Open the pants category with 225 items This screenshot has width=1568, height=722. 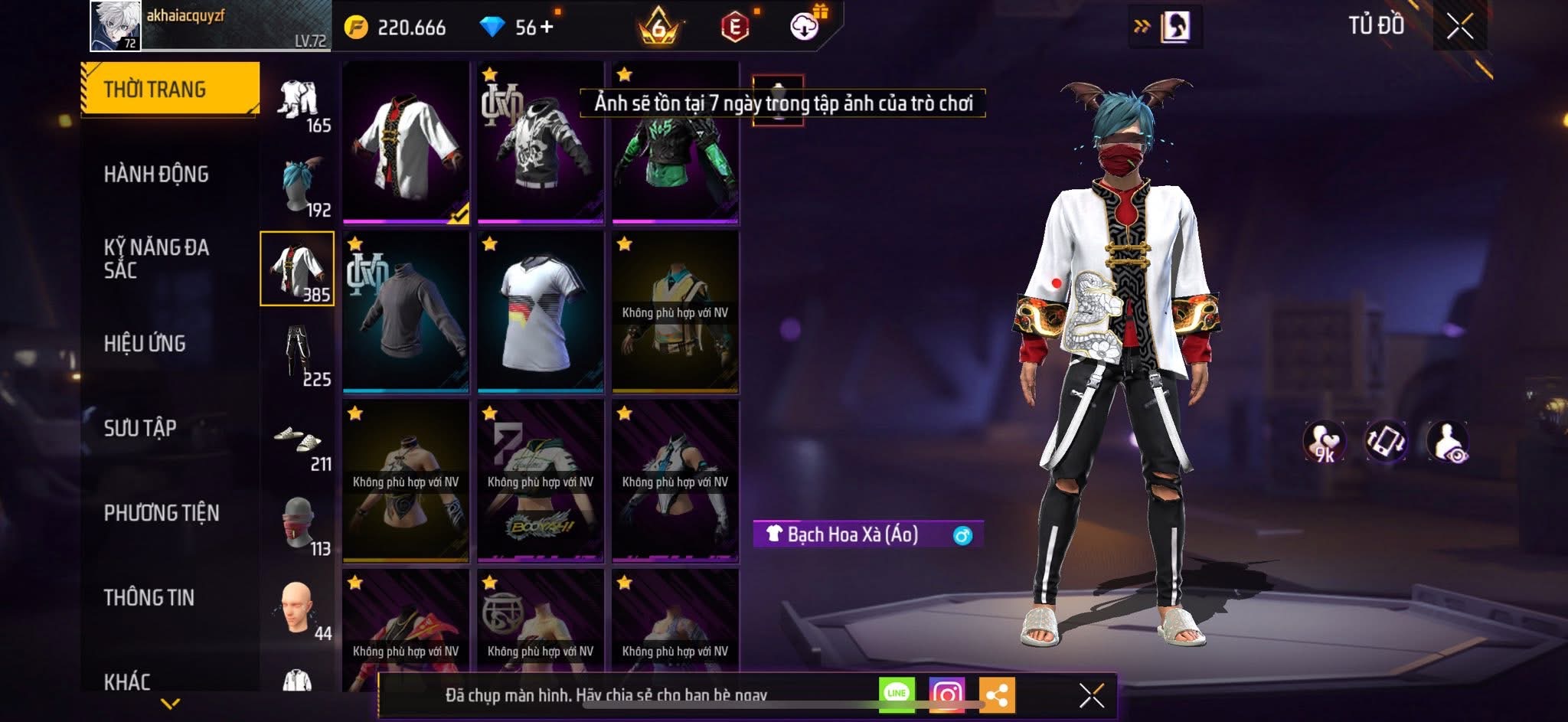point(299,357)
